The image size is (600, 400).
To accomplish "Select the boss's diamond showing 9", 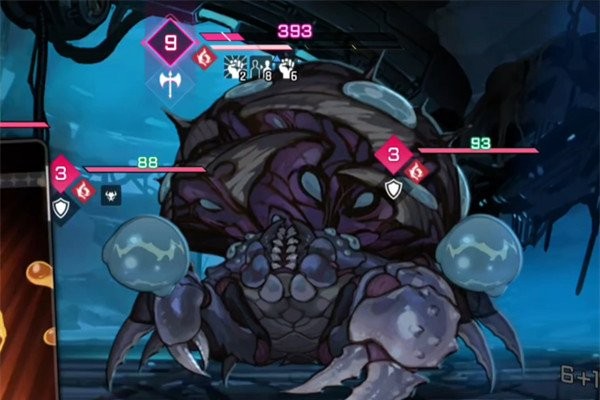I will (169, 43).
